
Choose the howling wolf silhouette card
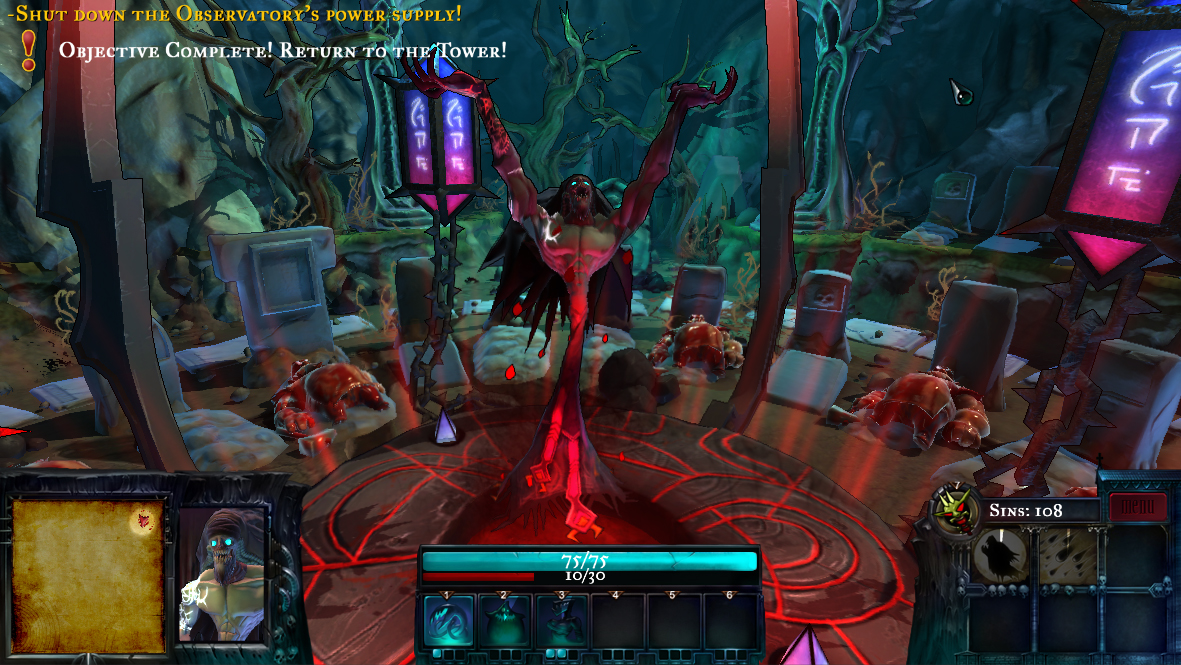pyautogui.click(x=1000, y=555)
